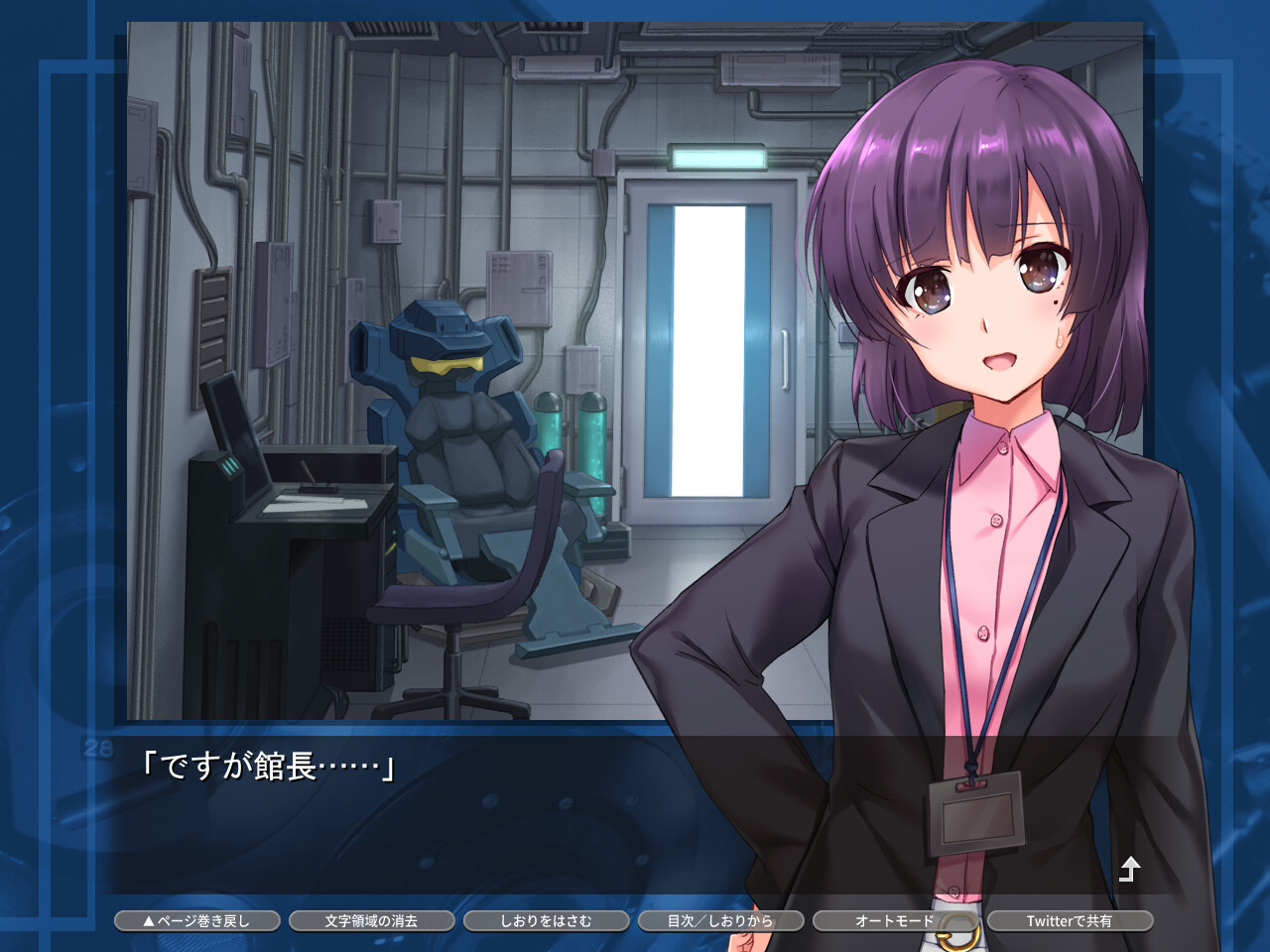Viewport: 1270px width, 952px height.
Task: Click the ID badge on the girl's lanyard
Action: coord(977,813)
